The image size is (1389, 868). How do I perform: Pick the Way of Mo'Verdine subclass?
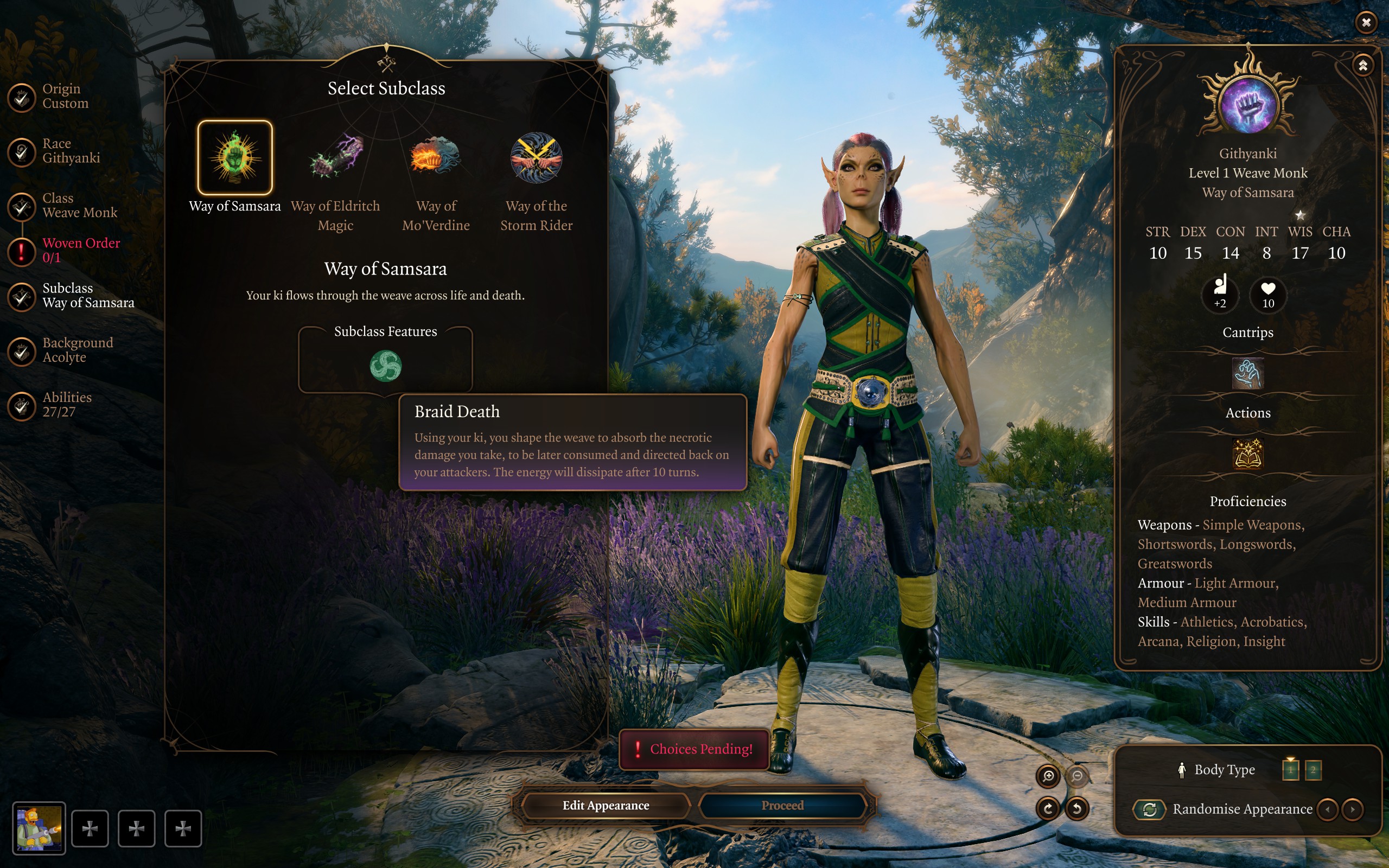(x=436, y=158)
